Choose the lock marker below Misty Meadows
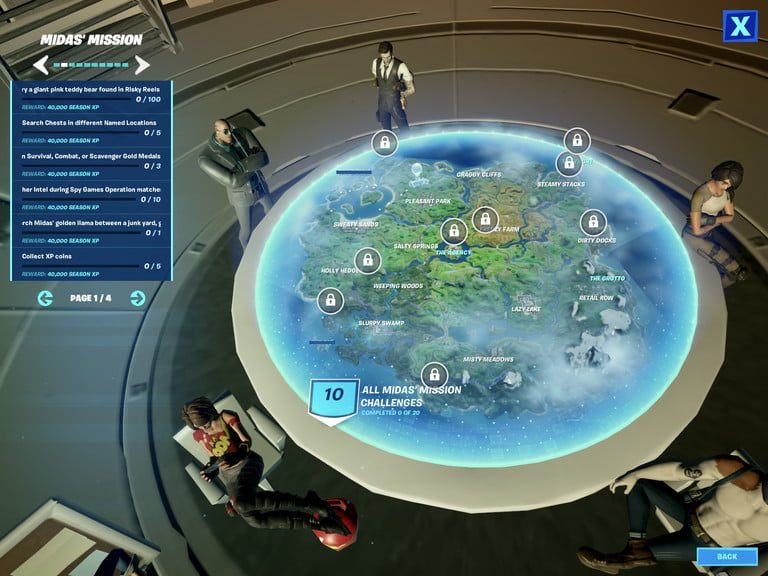 (434, 375)
